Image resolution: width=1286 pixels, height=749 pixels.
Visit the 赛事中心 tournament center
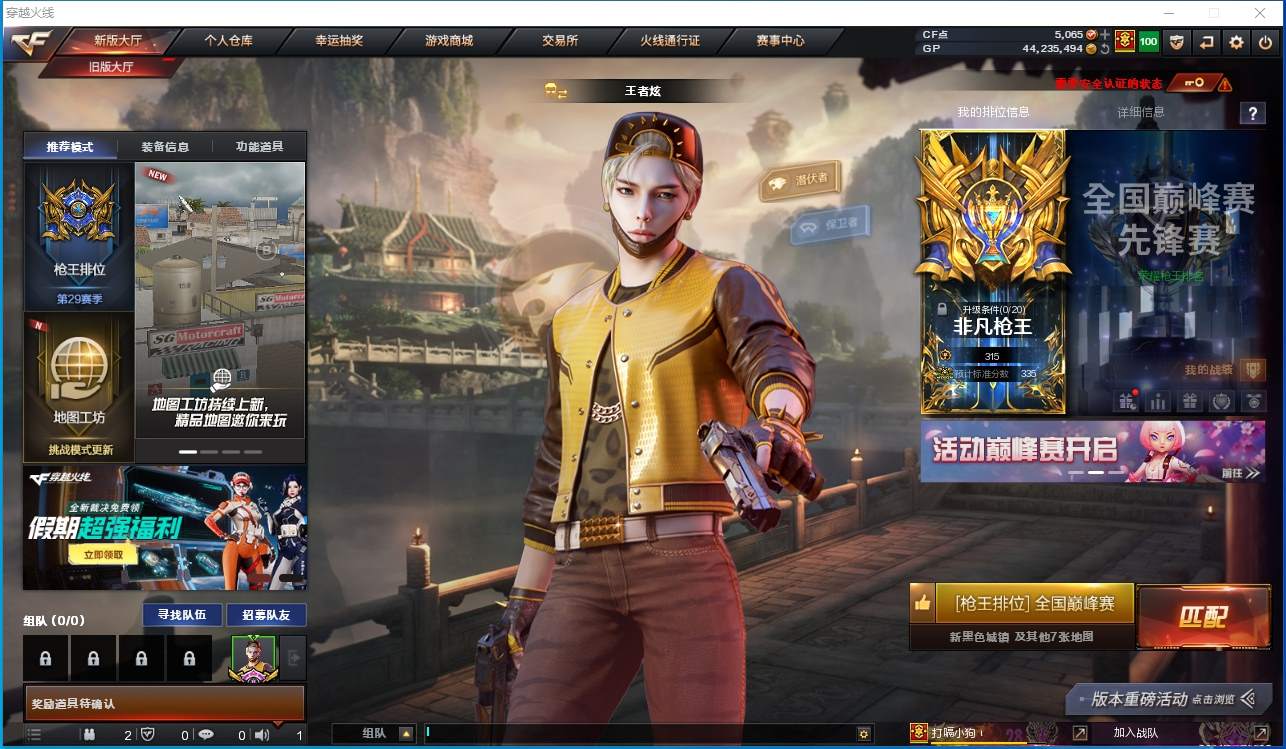(780, 41)
